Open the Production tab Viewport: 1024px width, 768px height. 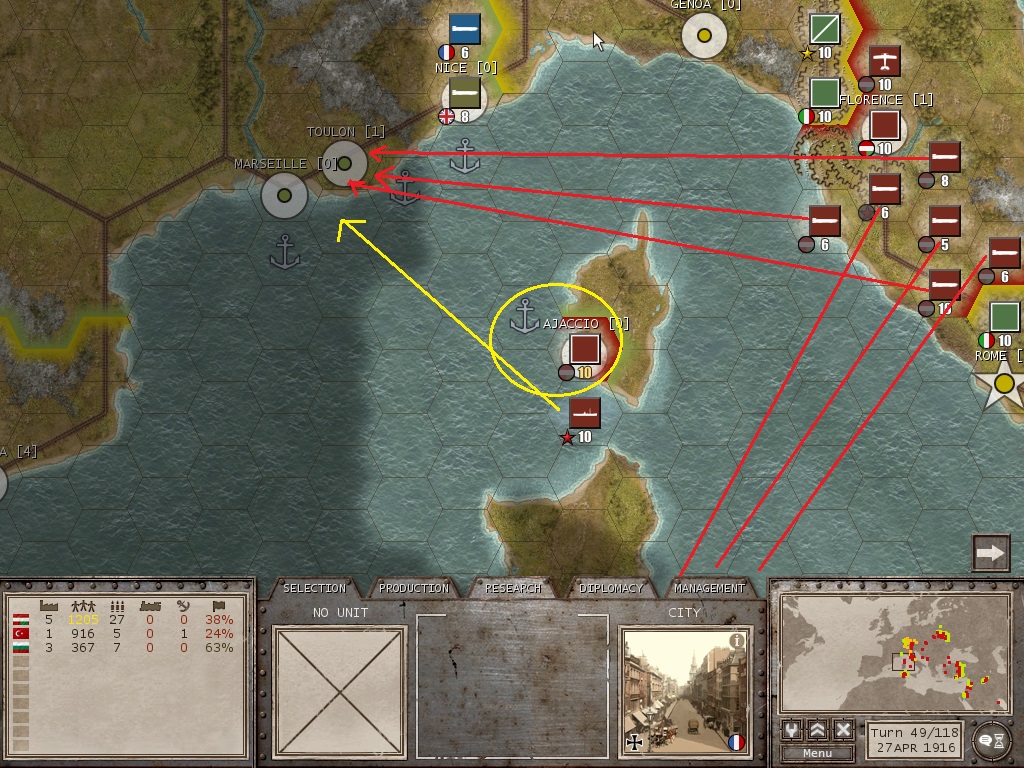point(414,588)
